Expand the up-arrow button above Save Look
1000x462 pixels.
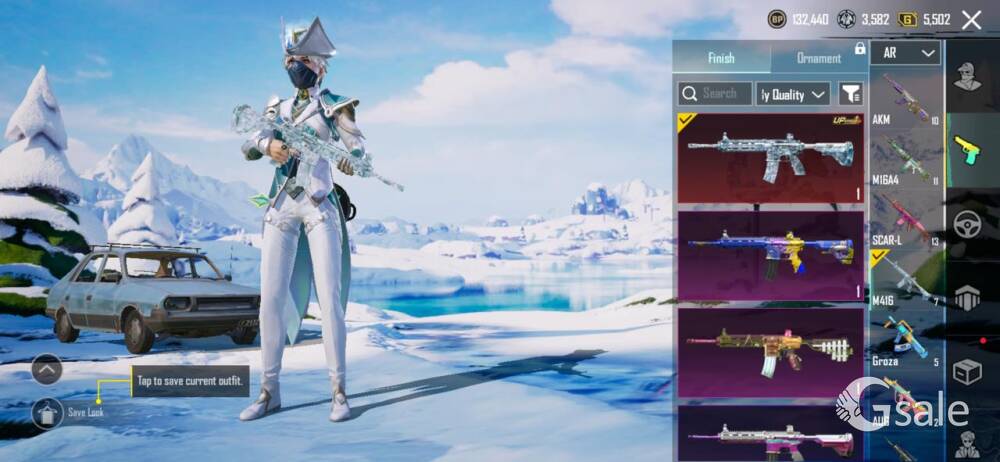tap(47, 369)
